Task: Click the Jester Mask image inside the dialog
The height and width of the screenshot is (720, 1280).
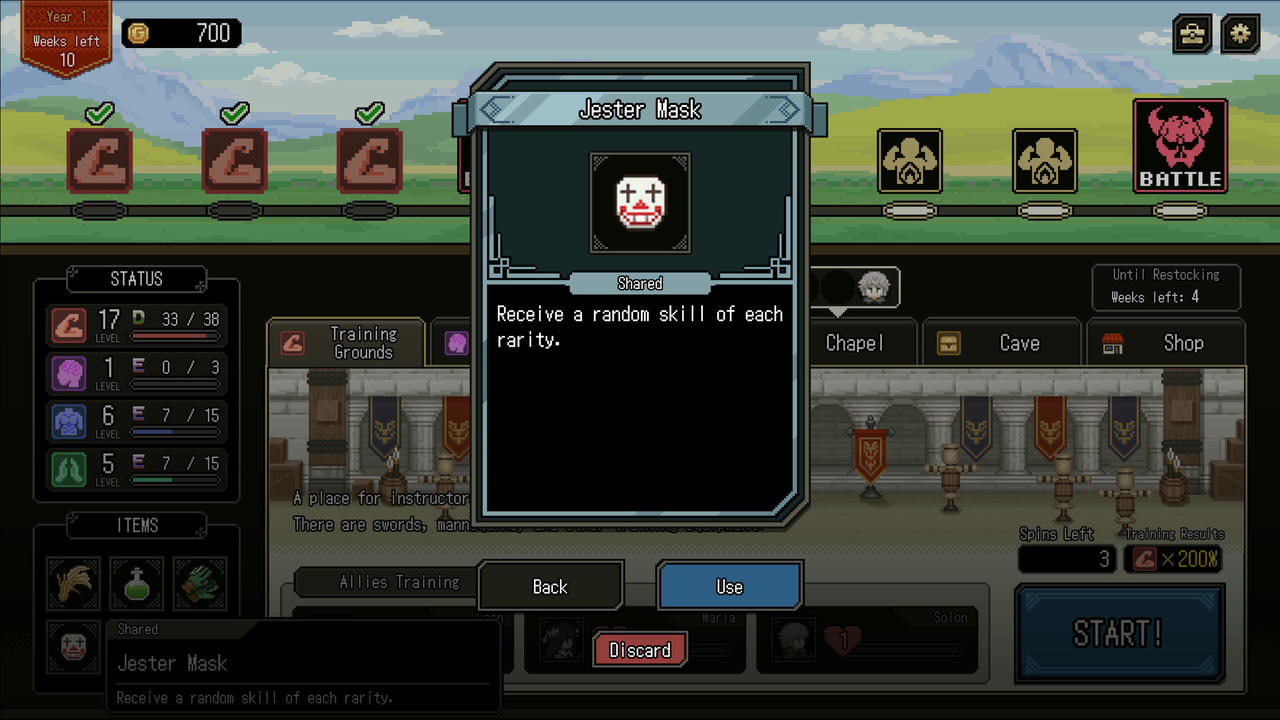Action: pyautogui.click(x=639, y=203)
